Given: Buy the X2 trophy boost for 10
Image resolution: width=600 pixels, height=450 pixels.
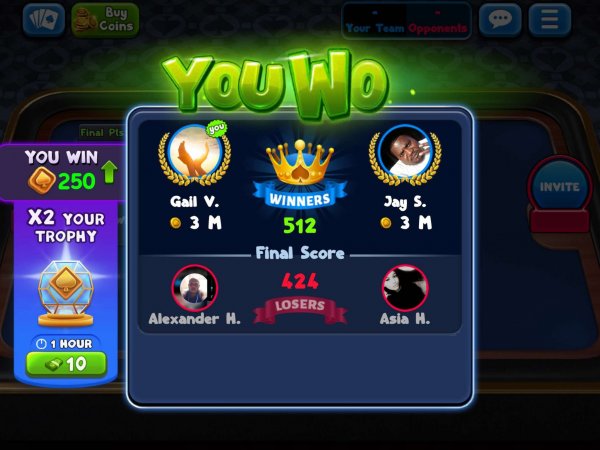Looking at the screenshot, I should tap(66, 363).
